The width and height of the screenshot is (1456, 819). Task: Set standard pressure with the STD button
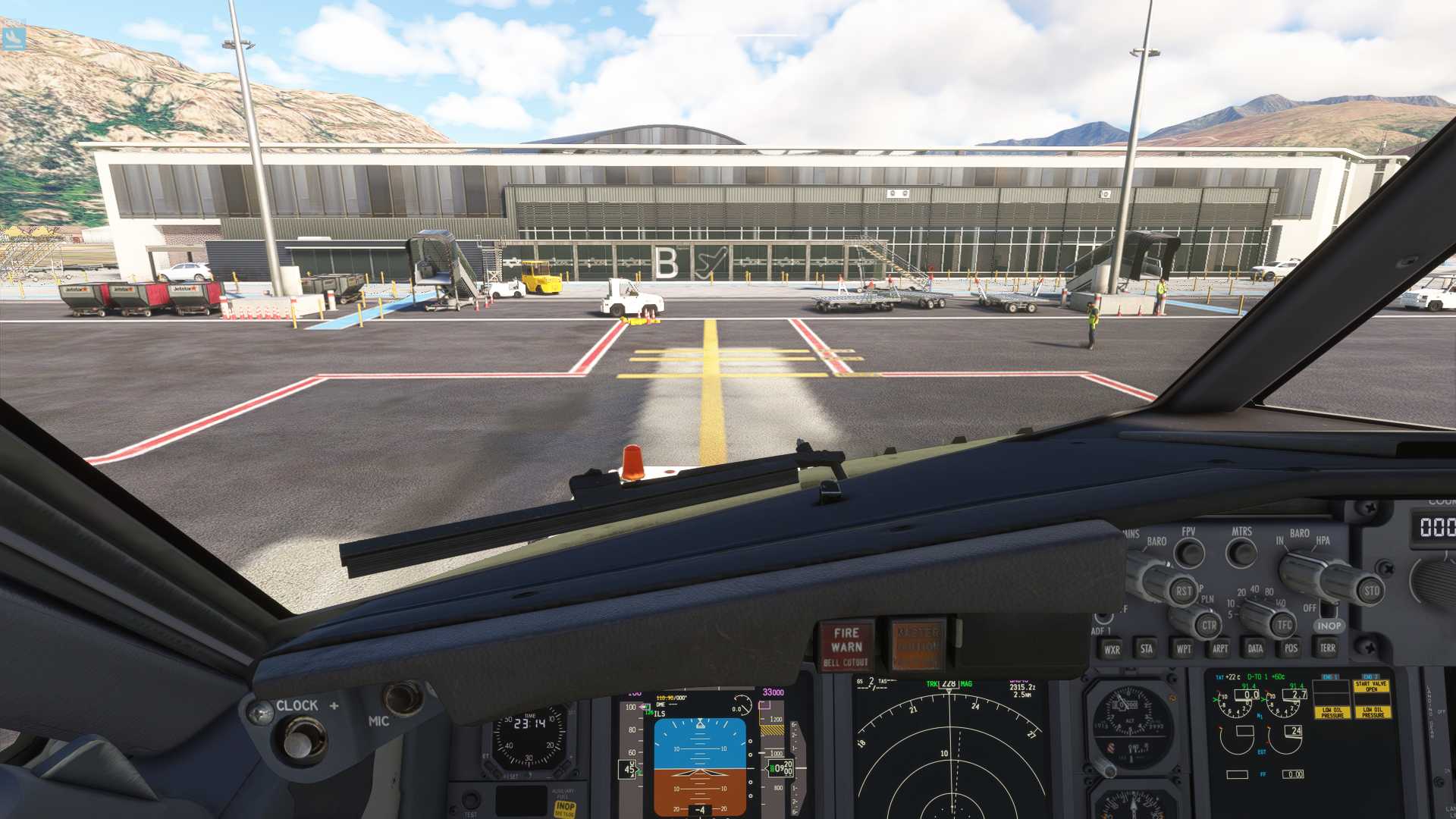[1371, 591]
